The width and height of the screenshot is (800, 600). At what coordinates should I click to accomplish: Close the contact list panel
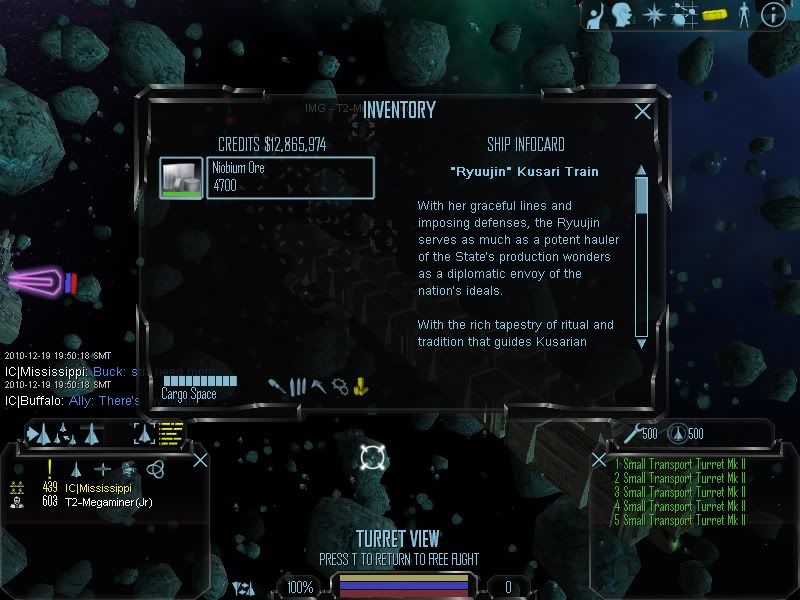click(200, 460)
